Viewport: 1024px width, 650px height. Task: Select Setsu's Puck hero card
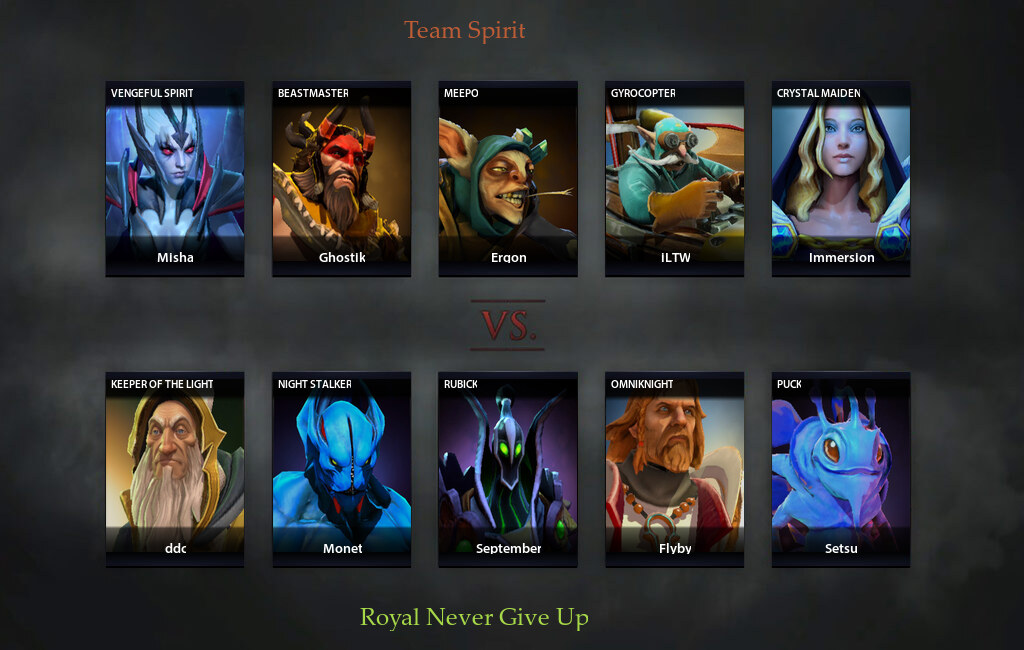(841, 469)
